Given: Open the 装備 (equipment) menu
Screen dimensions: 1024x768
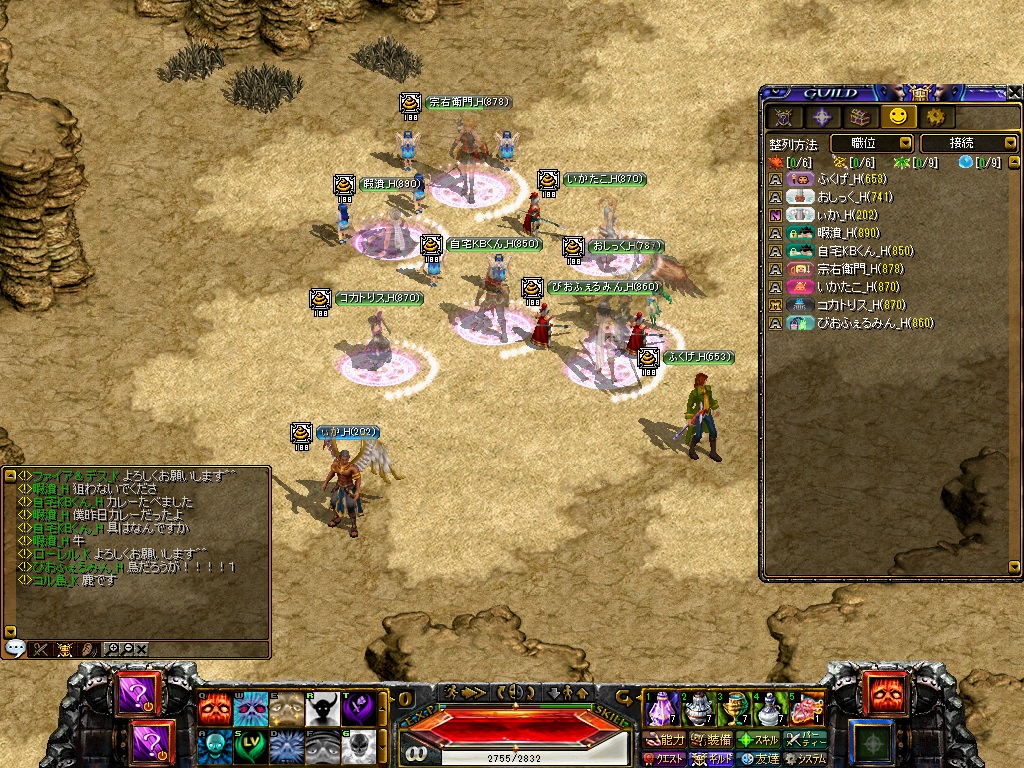Looking at the screenshot, I should pos(714,740).
